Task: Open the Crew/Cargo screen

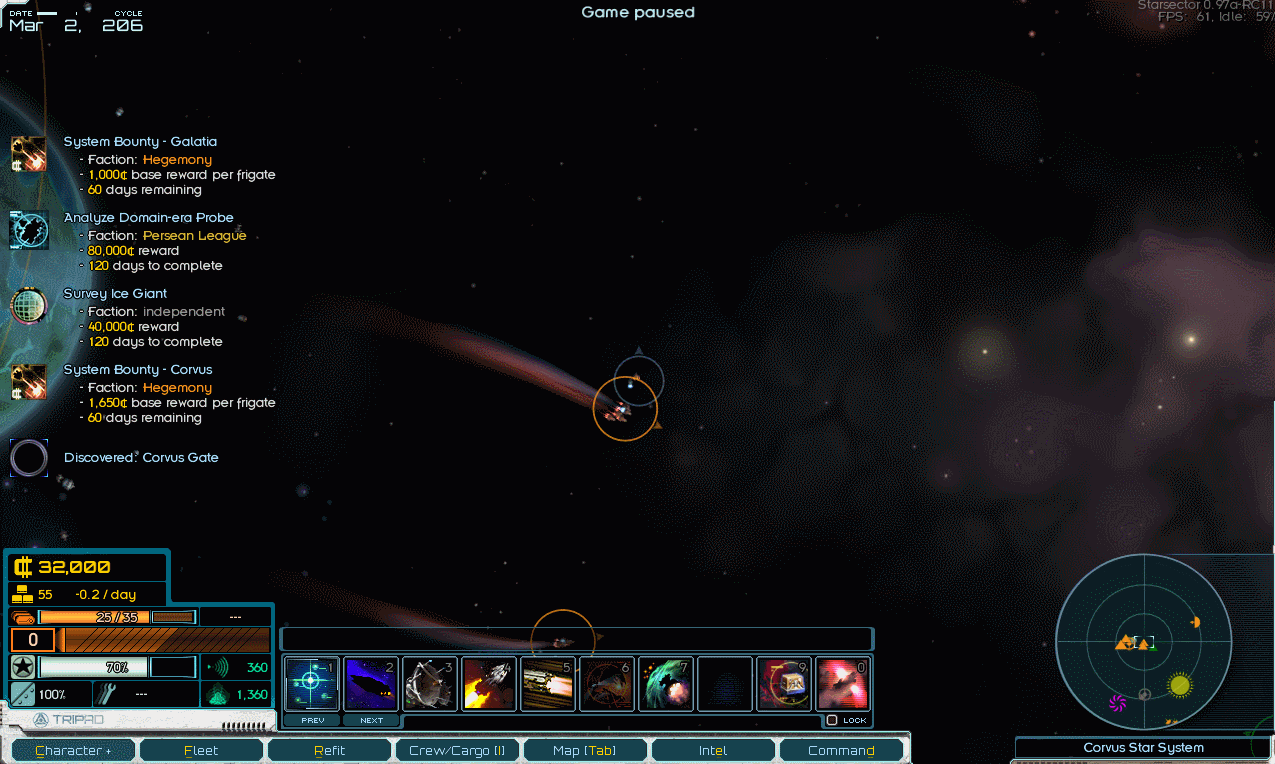Action: (x=457, y=750)
